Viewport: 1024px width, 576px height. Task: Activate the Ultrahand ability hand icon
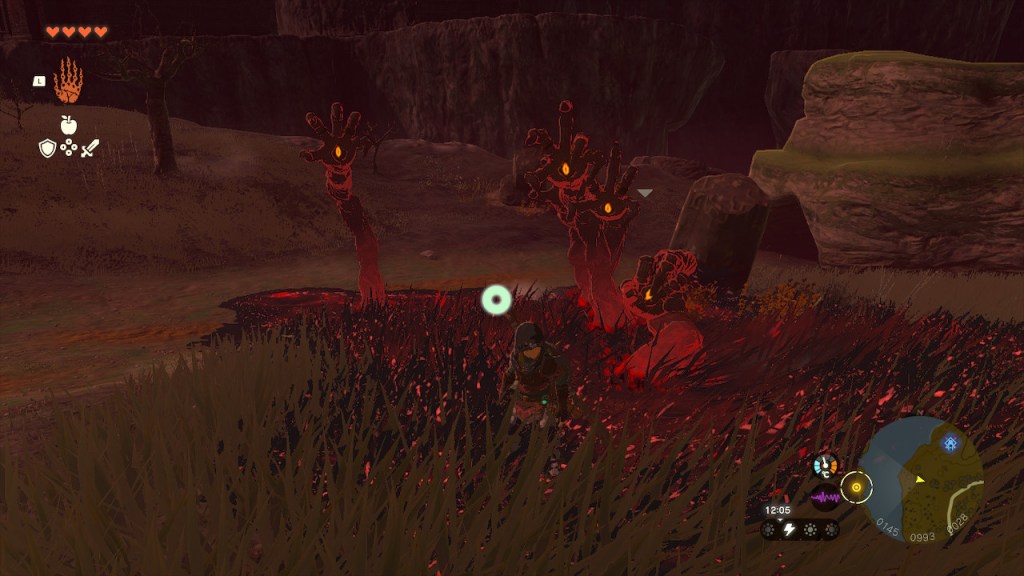click(x=68, y=81)
